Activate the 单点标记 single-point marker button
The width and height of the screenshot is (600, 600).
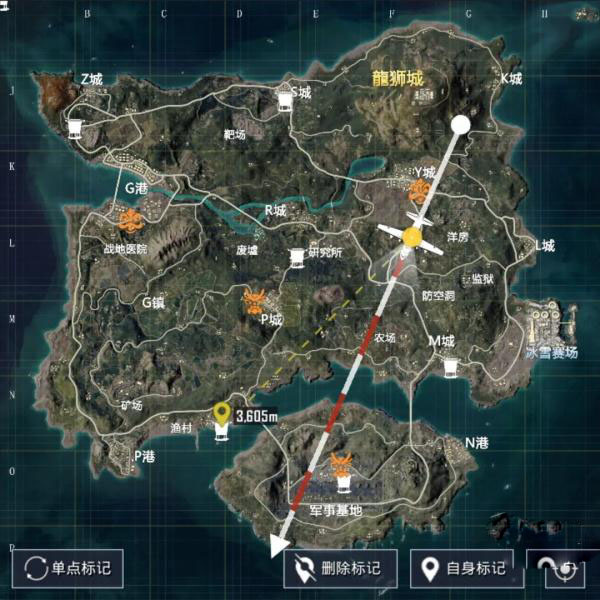[68, 568]
